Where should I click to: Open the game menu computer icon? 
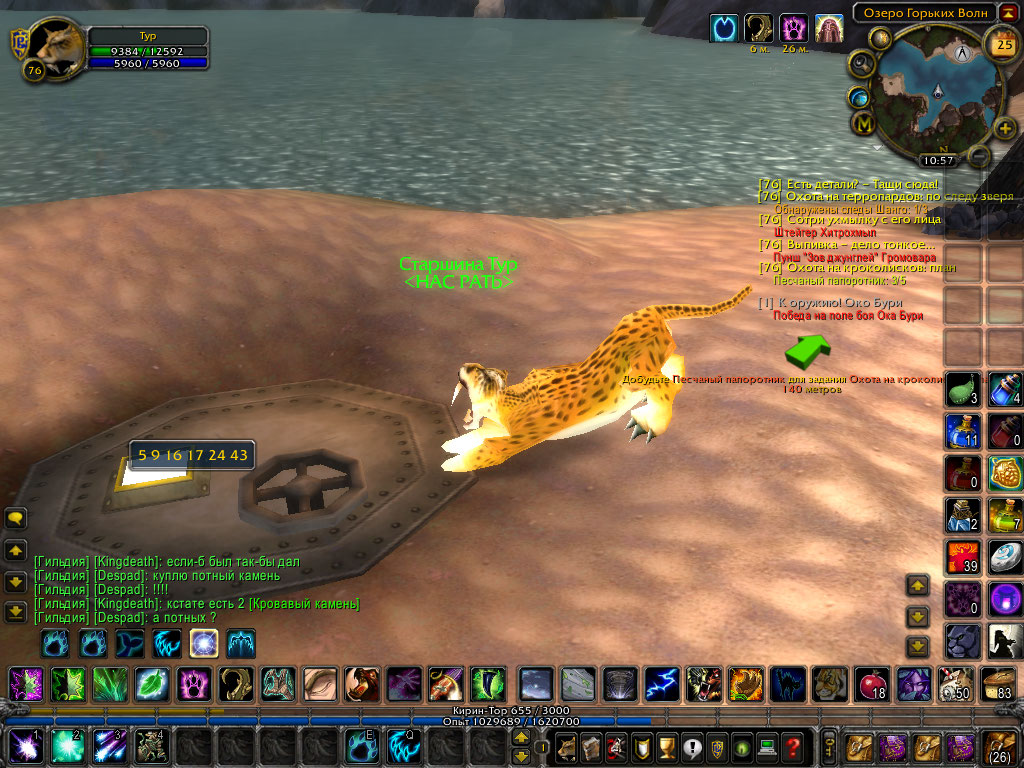766,746
